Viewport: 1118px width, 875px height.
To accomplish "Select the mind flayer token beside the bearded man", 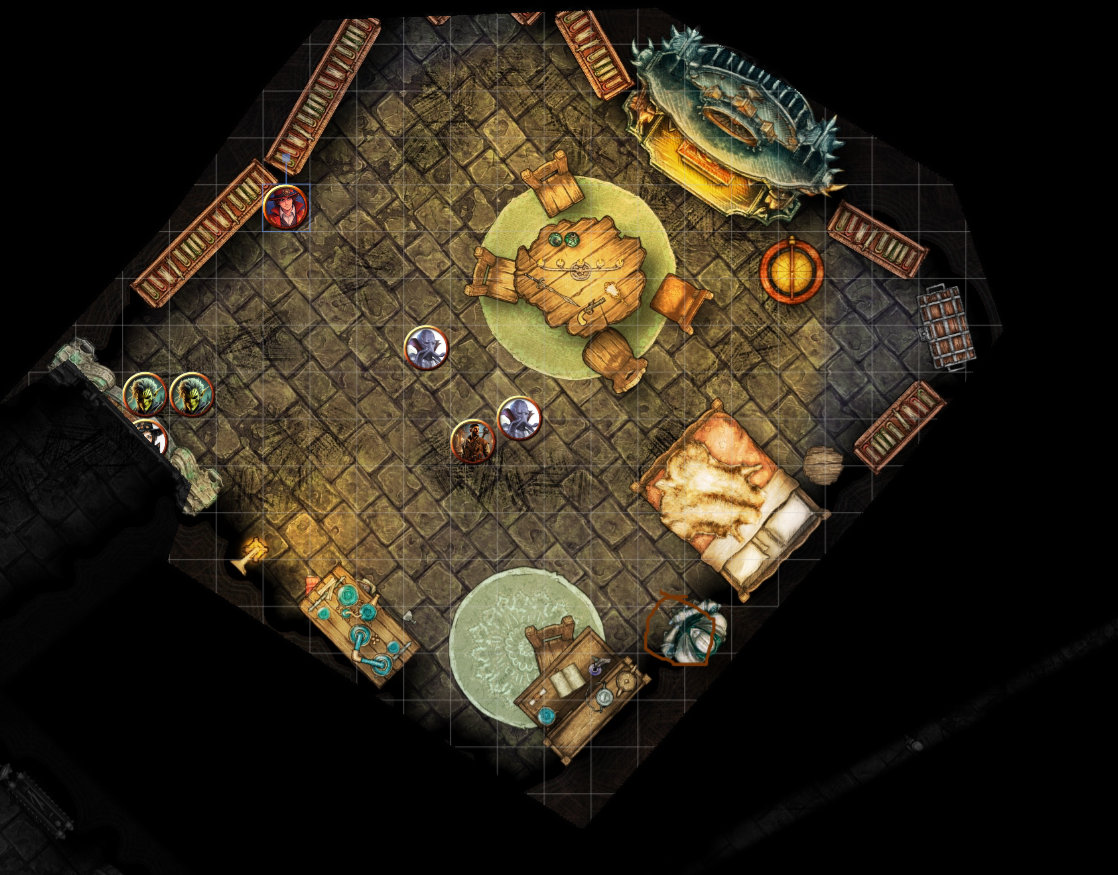I will [x=519, y=418].
